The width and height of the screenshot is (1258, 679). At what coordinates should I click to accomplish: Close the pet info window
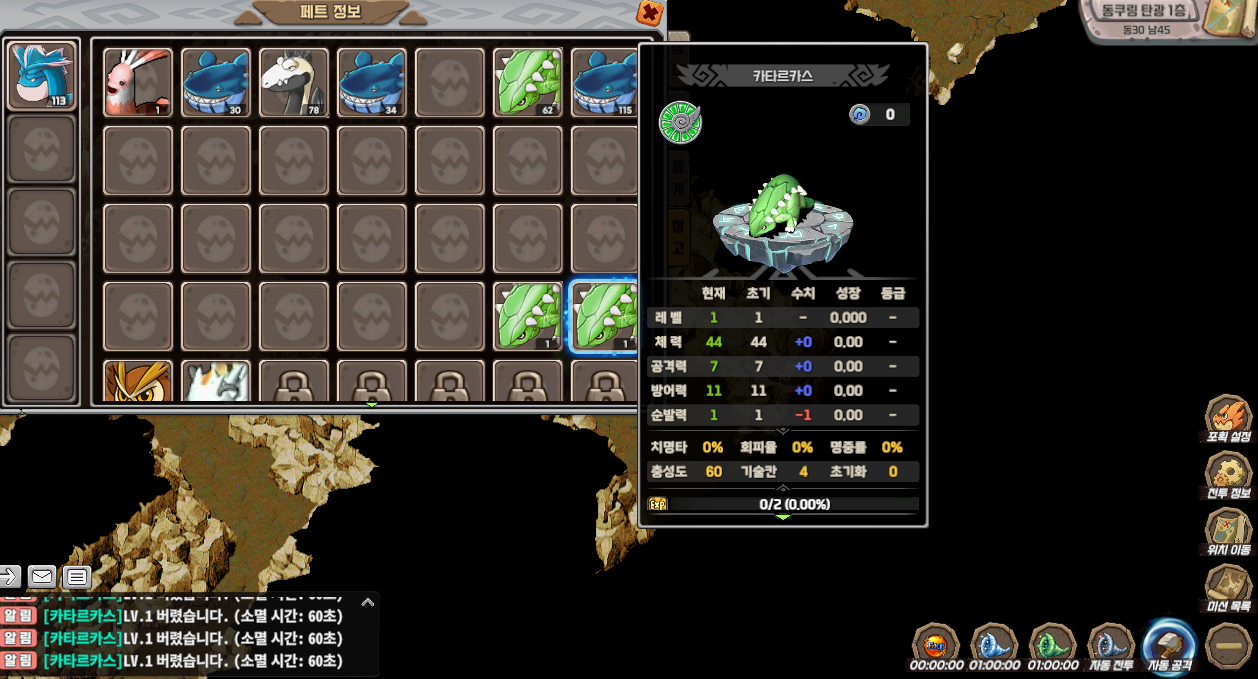pos(650,13)
